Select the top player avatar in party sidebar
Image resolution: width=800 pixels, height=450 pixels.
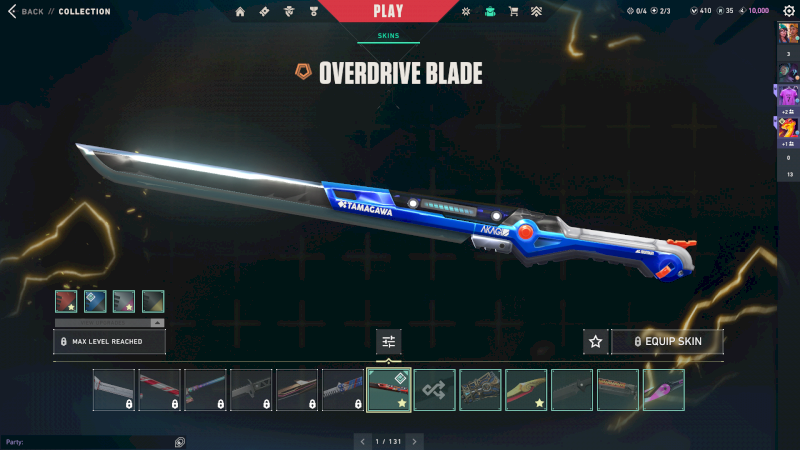tap(788, 34)
